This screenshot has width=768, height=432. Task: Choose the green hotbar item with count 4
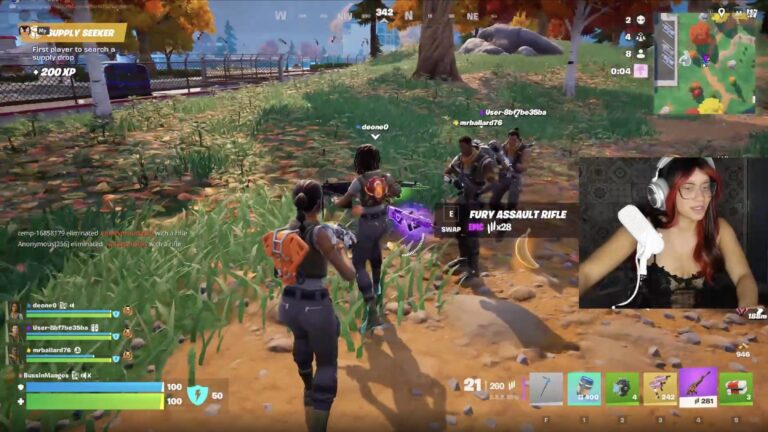click(622, 388)
